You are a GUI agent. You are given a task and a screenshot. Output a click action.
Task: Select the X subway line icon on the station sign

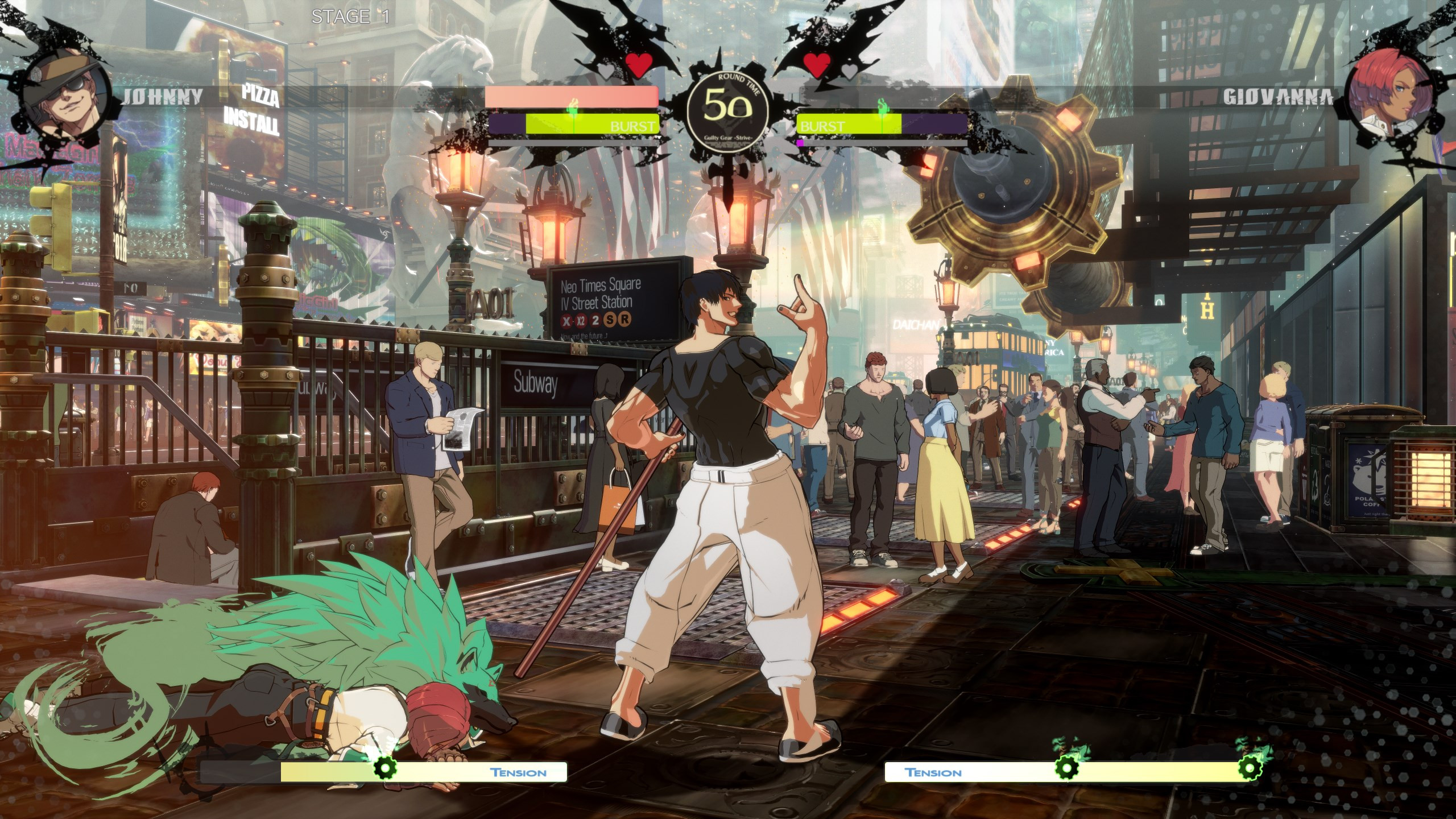[x=566, y=320]
